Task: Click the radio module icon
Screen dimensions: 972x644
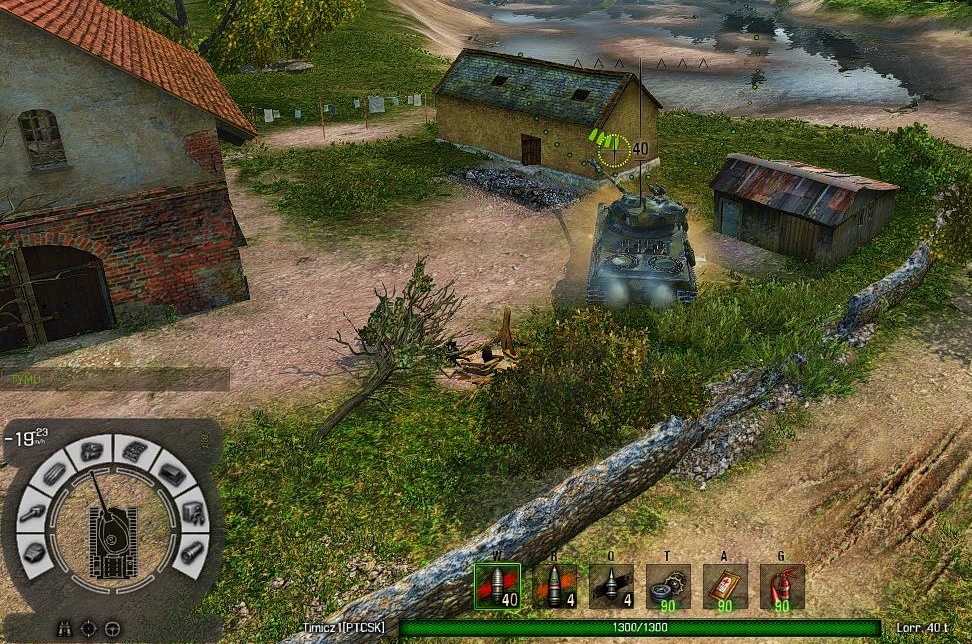Action: (x=192, y=512)
